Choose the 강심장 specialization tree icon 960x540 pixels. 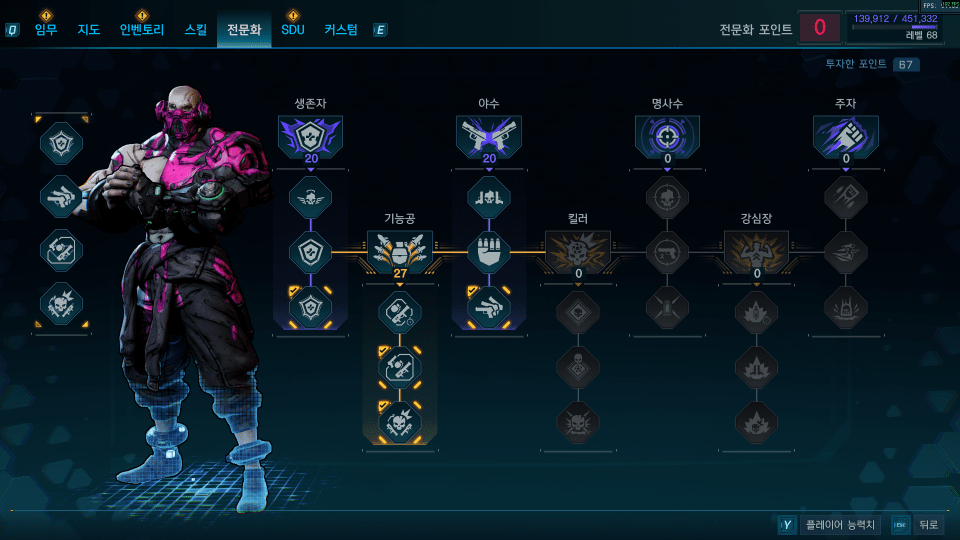756,251
